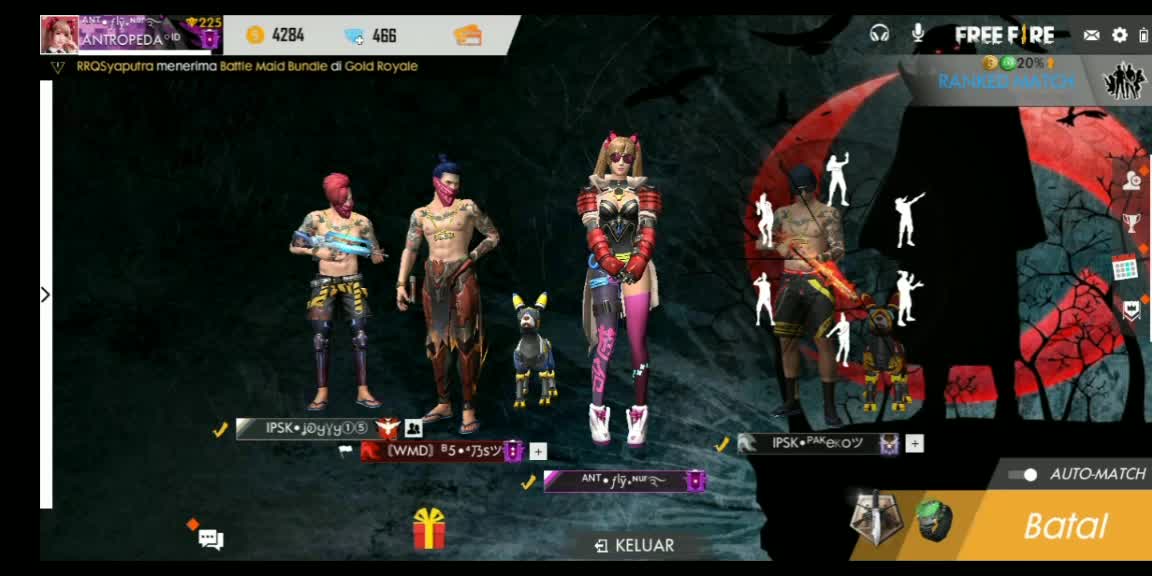Open the squad team-size selector icon
The width and height of the screenshot is (1152, 576).
click(x=1125, y=81)
